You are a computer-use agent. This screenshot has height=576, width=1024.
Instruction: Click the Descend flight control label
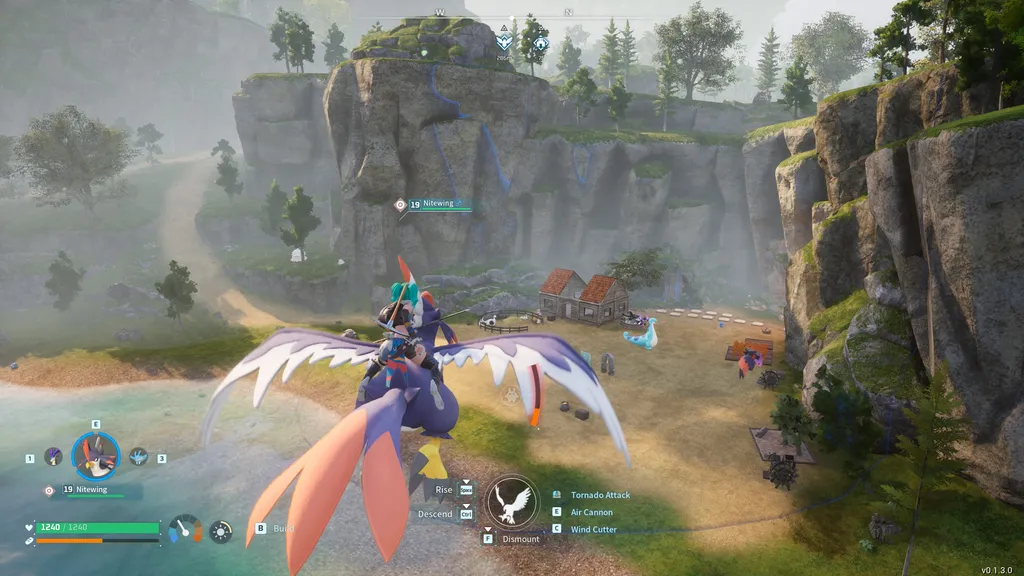pos(436,514)
